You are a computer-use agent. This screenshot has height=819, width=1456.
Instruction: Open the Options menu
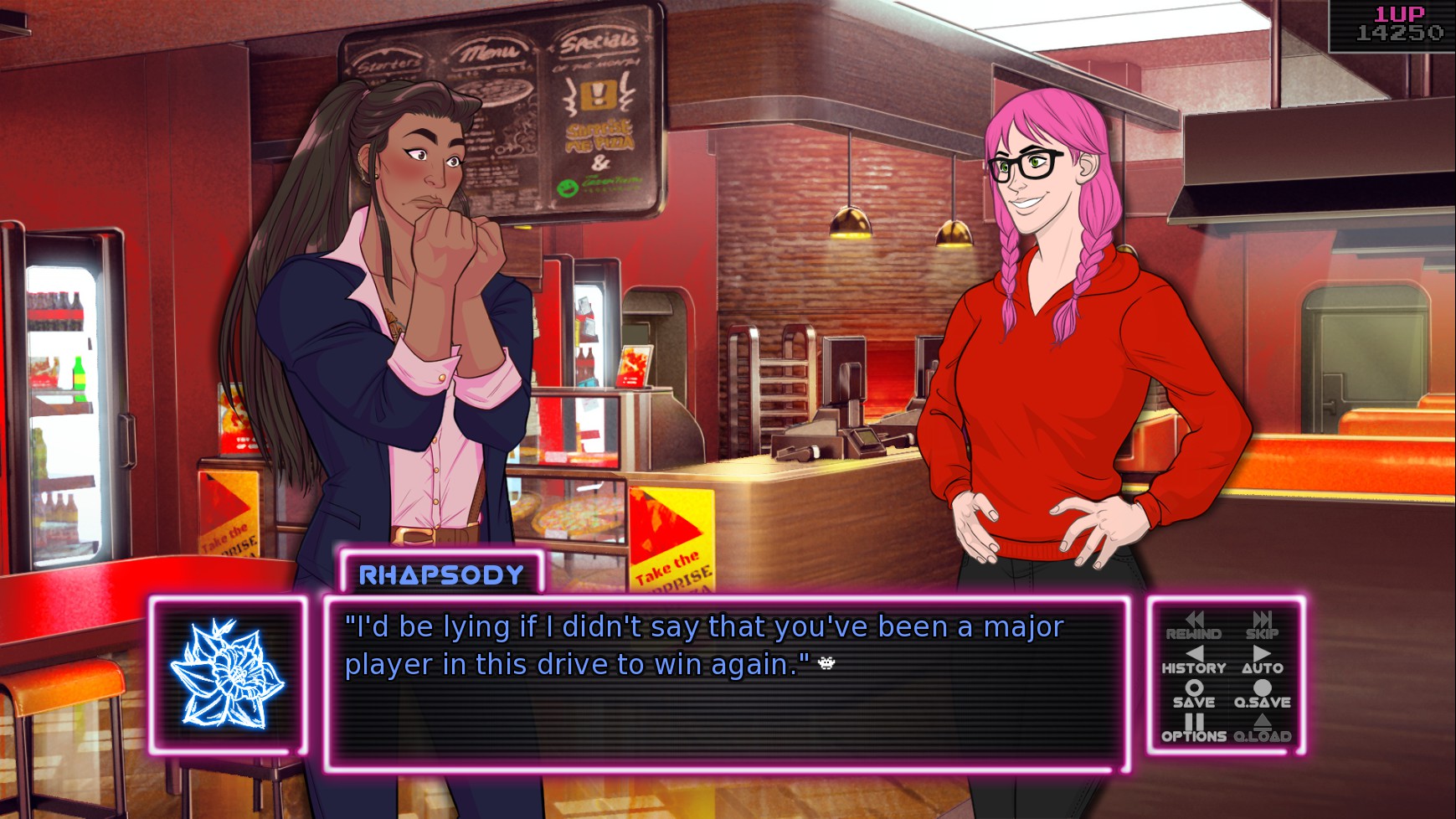tap(1193, 729)
